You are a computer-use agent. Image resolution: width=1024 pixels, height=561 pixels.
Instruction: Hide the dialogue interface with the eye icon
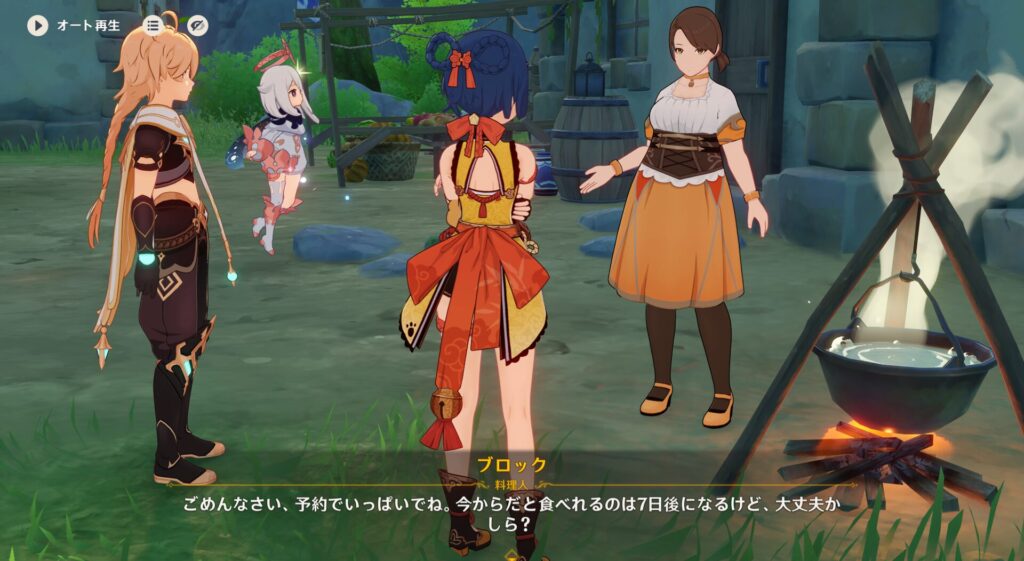(x=197, y=25)
